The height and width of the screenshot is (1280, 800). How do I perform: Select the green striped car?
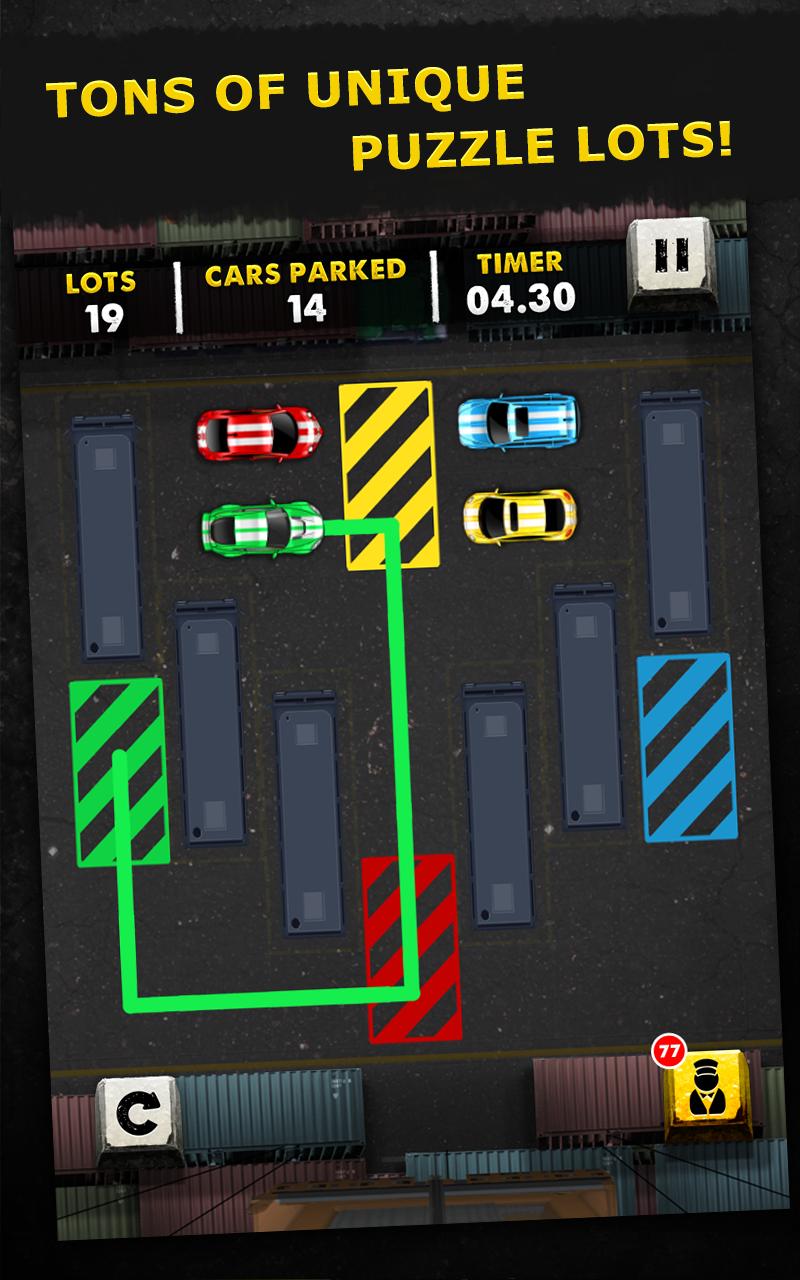pyautogui.click(x=264, y=527)
